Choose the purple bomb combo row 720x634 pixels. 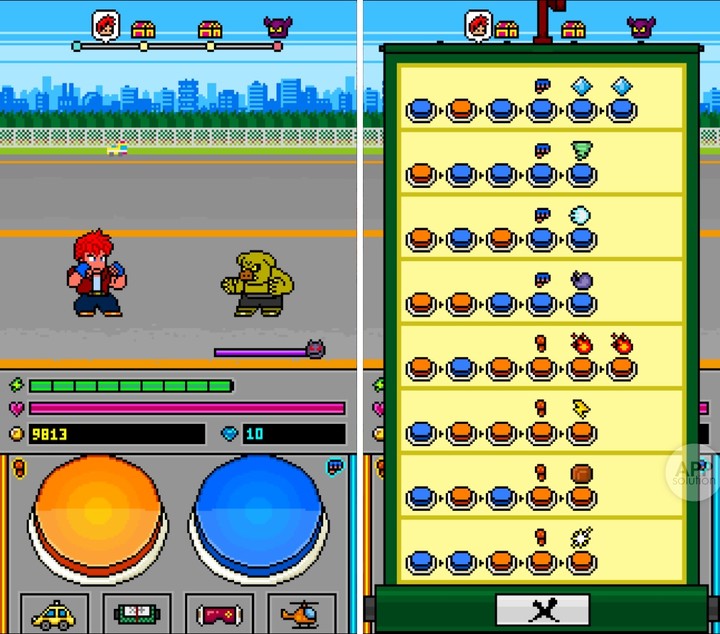(540, 292)
